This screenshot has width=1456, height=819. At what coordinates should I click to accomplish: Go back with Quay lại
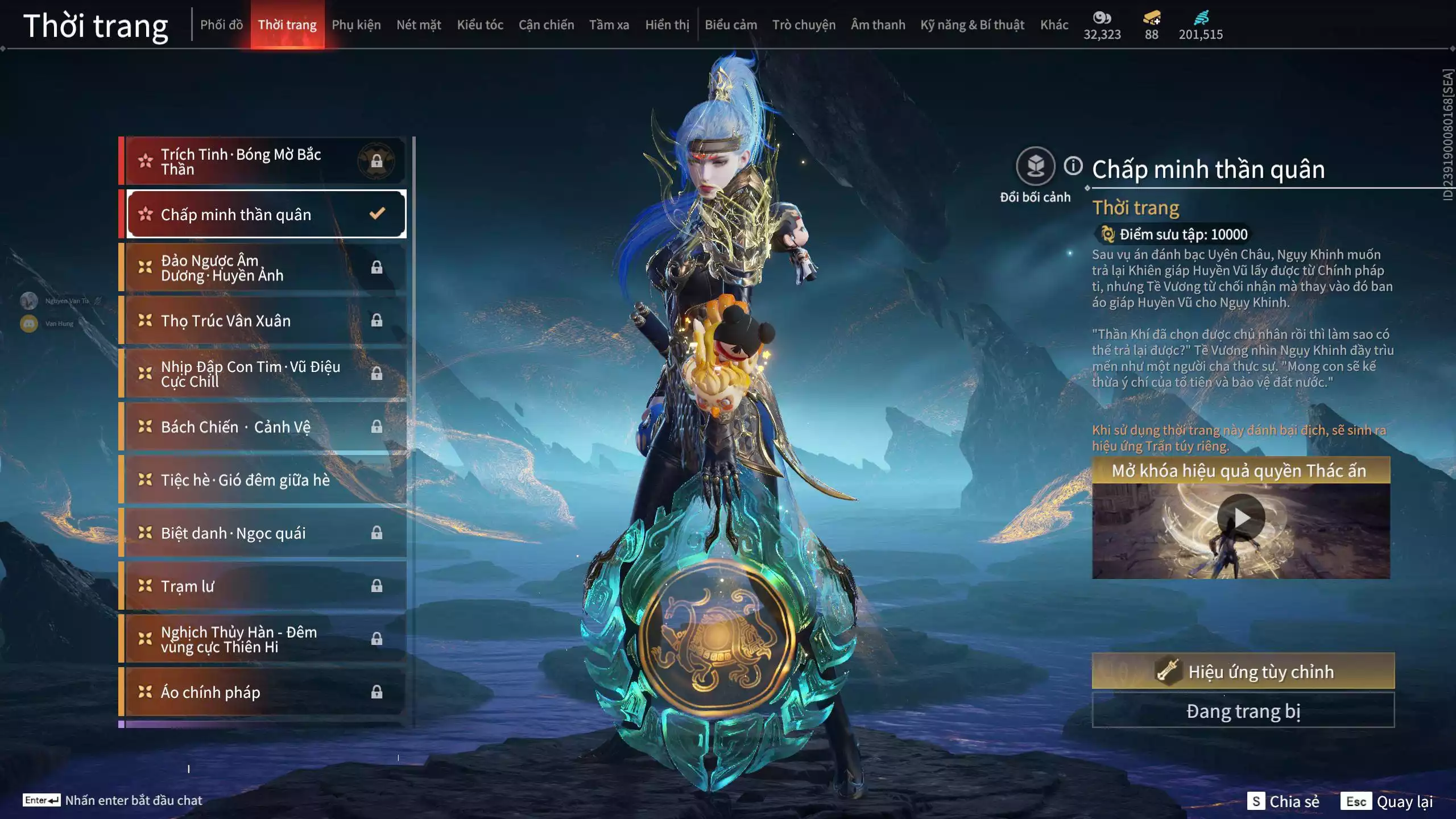pos(1387,801)
